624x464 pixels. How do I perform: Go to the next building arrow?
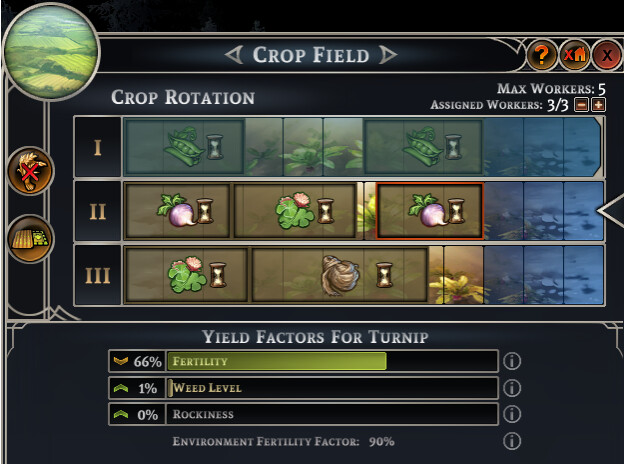[388, 55]
